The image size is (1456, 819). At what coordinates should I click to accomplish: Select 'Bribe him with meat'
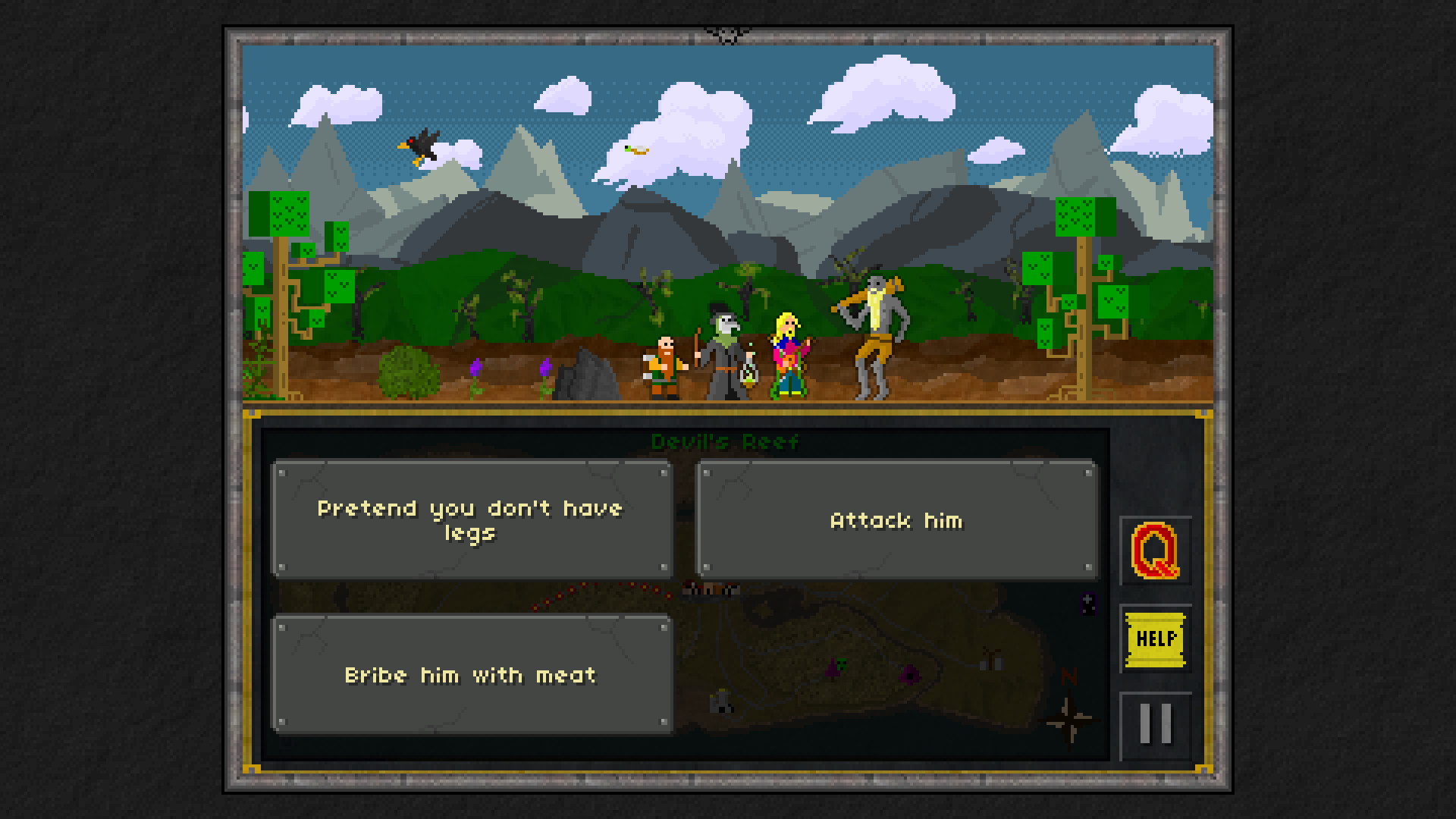coord(472,675)
